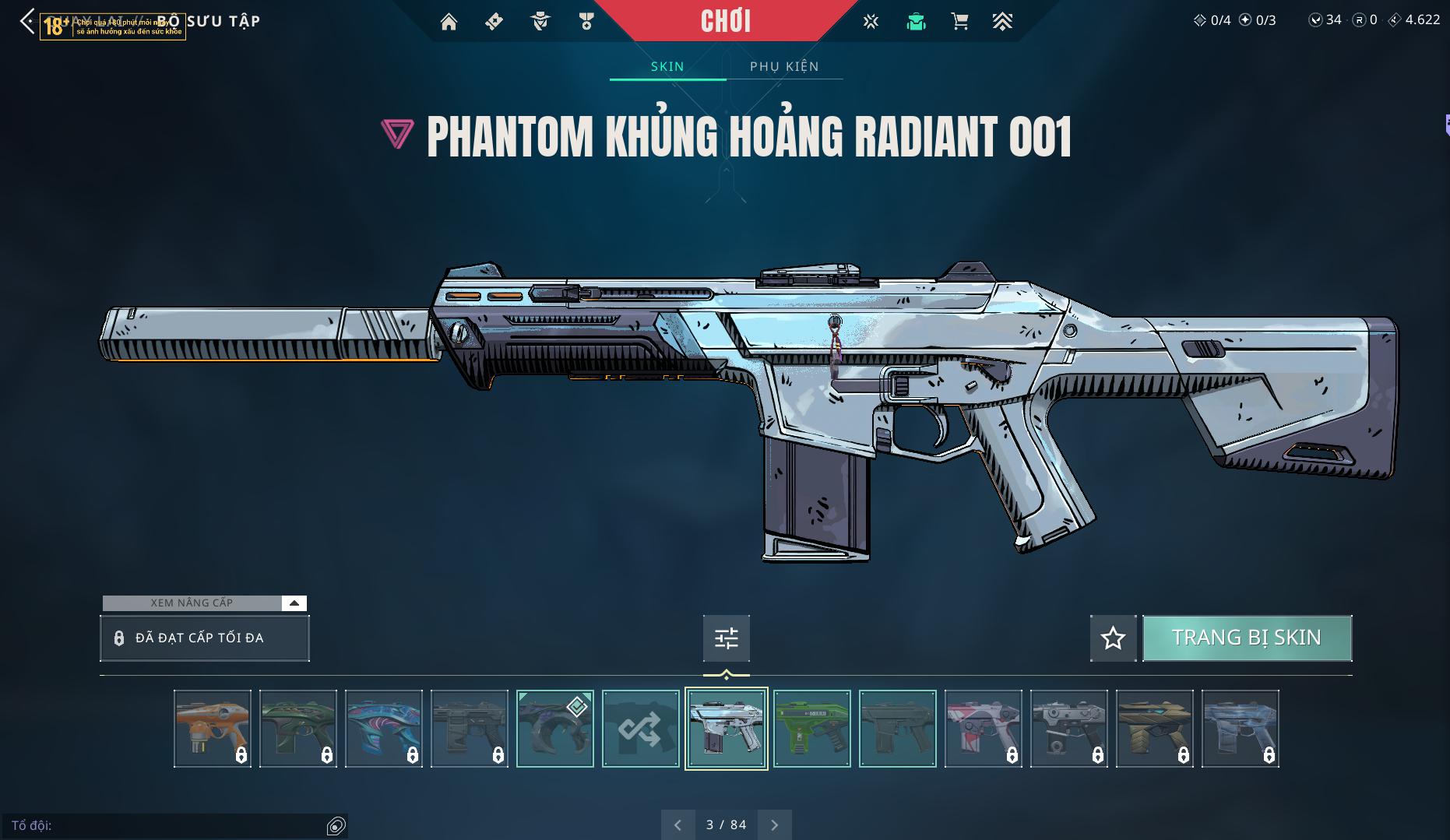
Task: Pick the bright green Phantom skin thumbnail
Action: coord(811,729)
